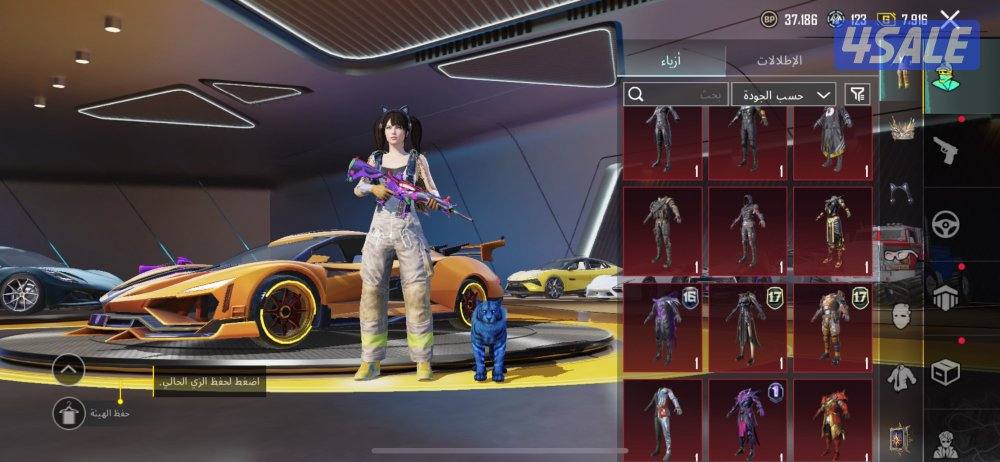Close the inventory screen with the X
This screenshot has width=1000, height=462.
(950, 18)
